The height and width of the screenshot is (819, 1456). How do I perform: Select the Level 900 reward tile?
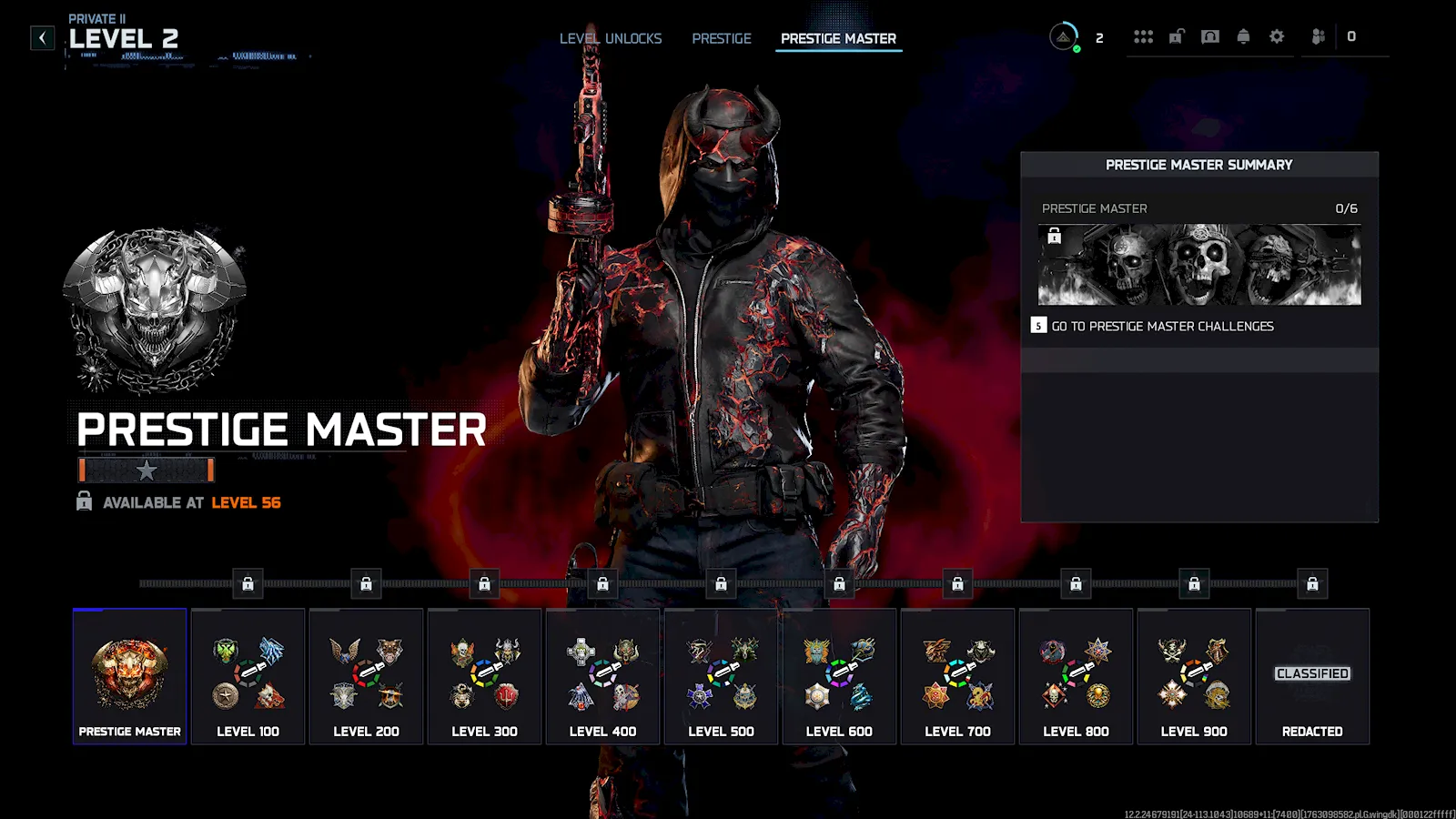(x=1194, y=676)
